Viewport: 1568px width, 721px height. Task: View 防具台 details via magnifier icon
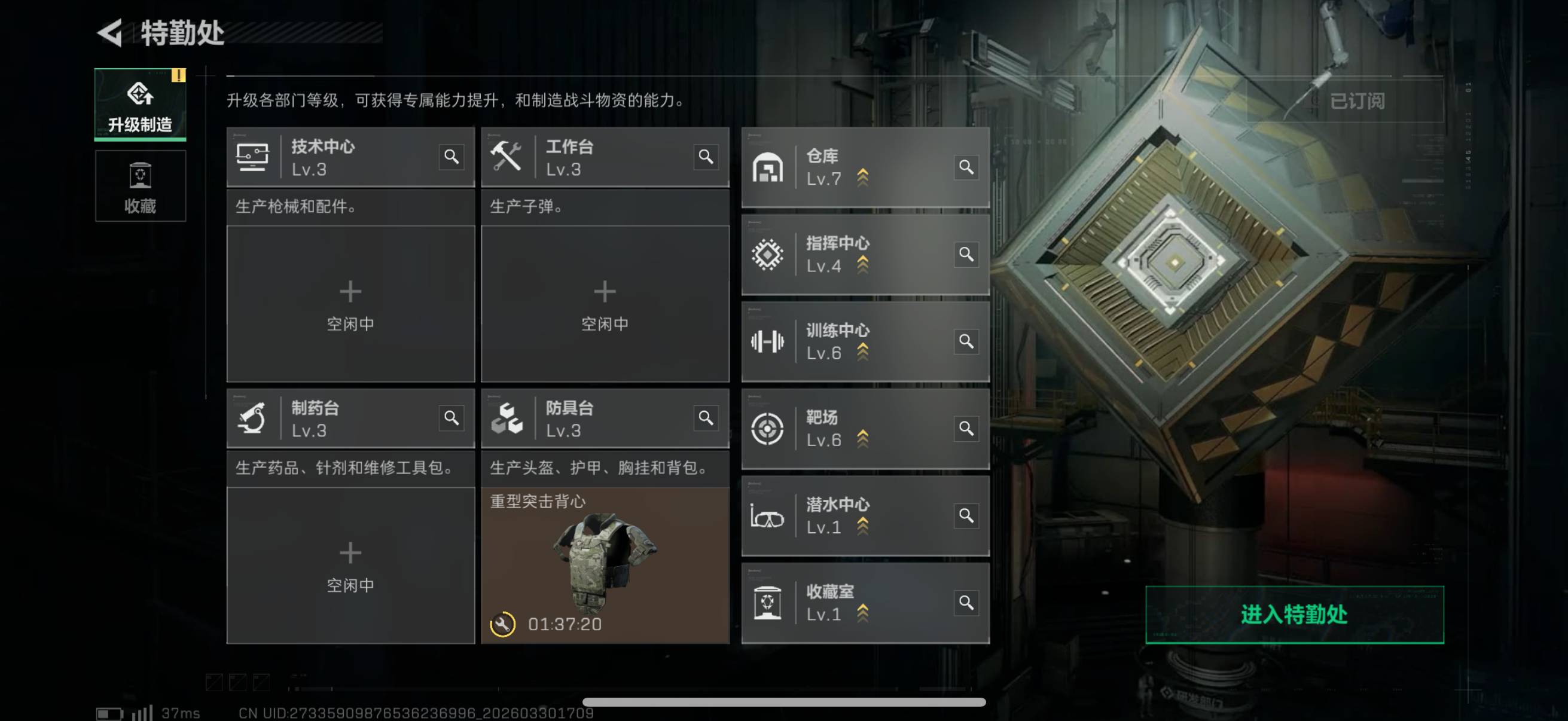tap(706, 418)
